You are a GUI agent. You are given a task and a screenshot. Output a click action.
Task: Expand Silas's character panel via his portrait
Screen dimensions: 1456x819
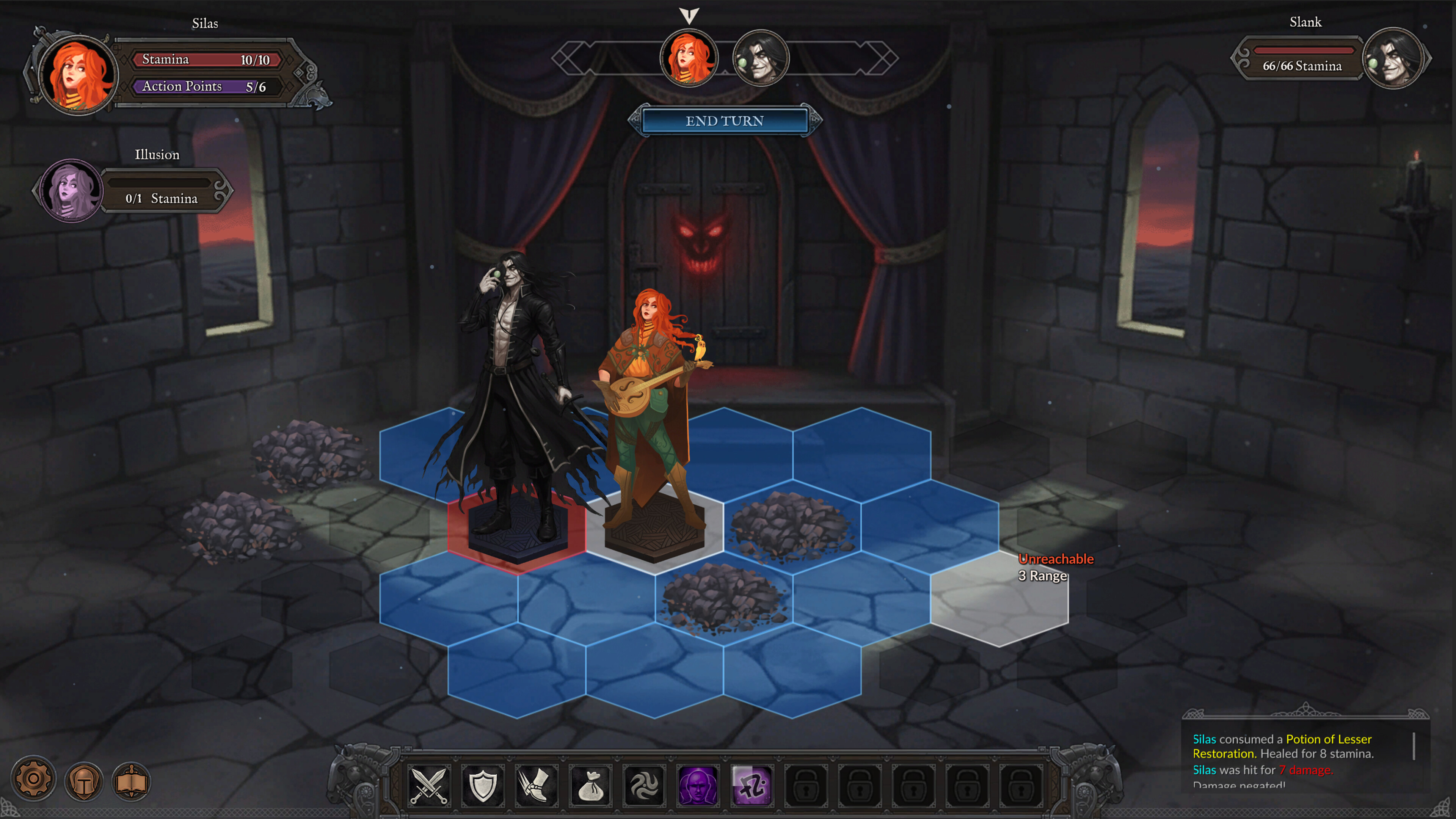74,76
